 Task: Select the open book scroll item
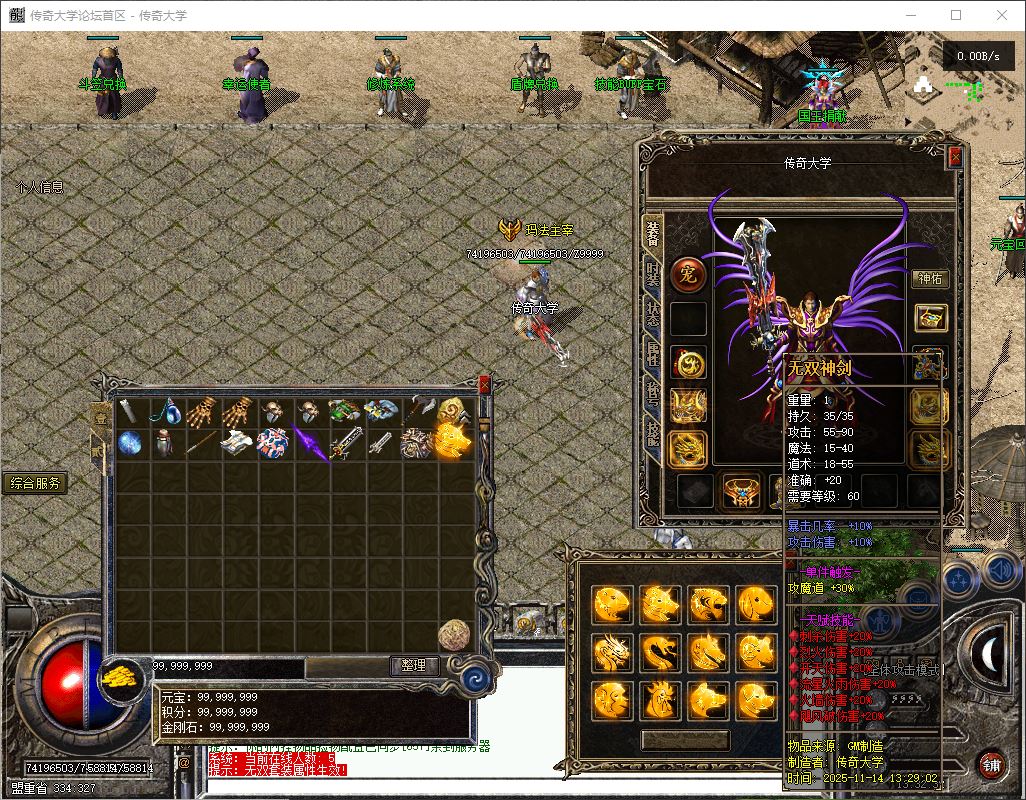[x=238, y=443]
